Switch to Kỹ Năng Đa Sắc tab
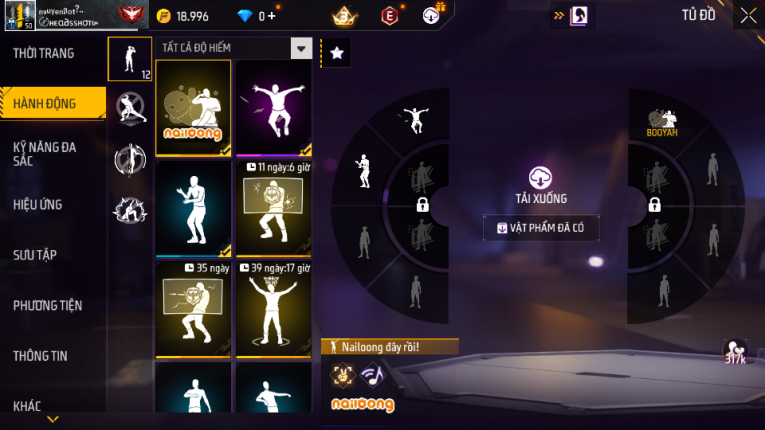Screen dimensions: 765x430 click(x=45, y=154)
